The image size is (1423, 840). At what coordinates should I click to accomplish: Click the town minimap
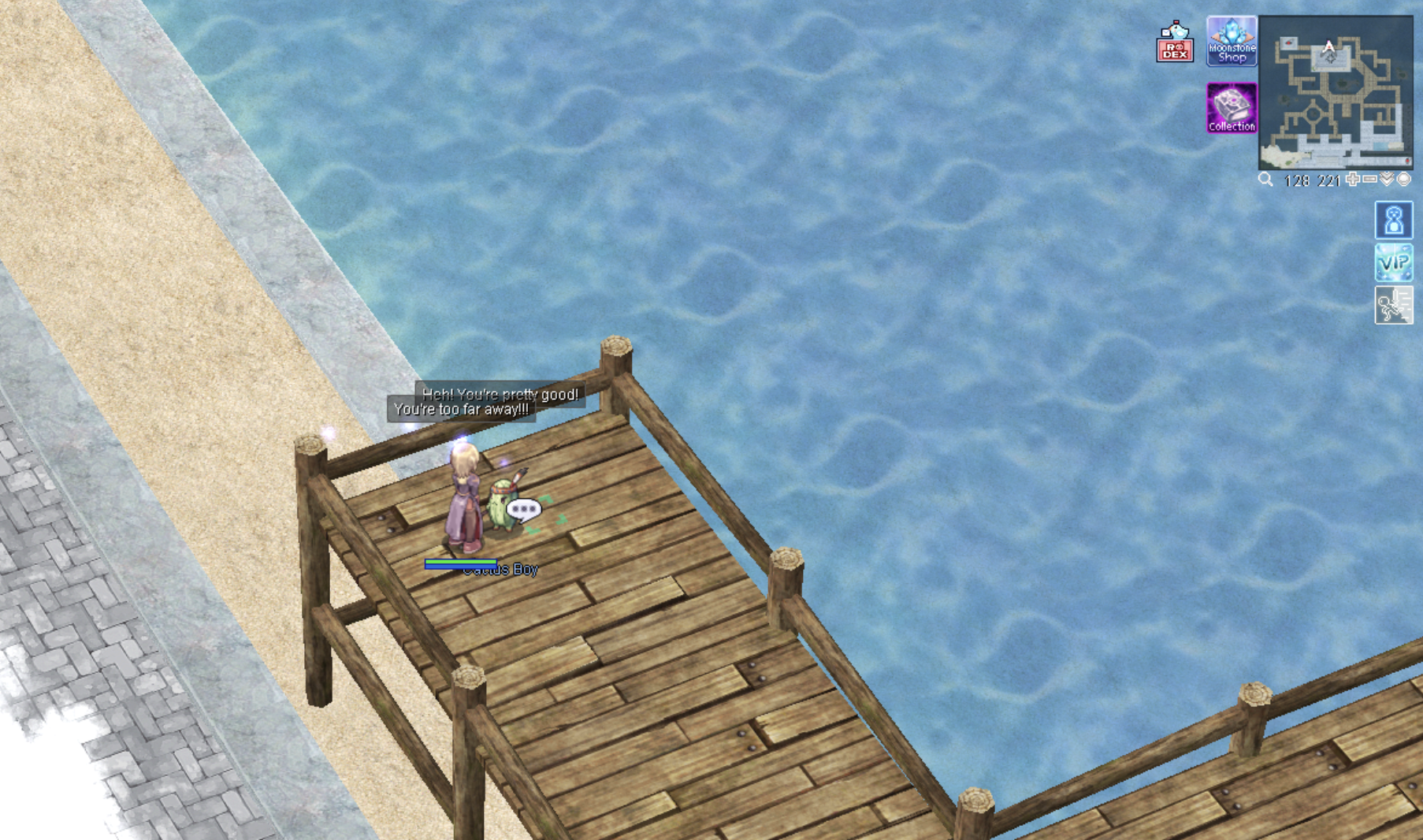click(x=1336, y=92)
